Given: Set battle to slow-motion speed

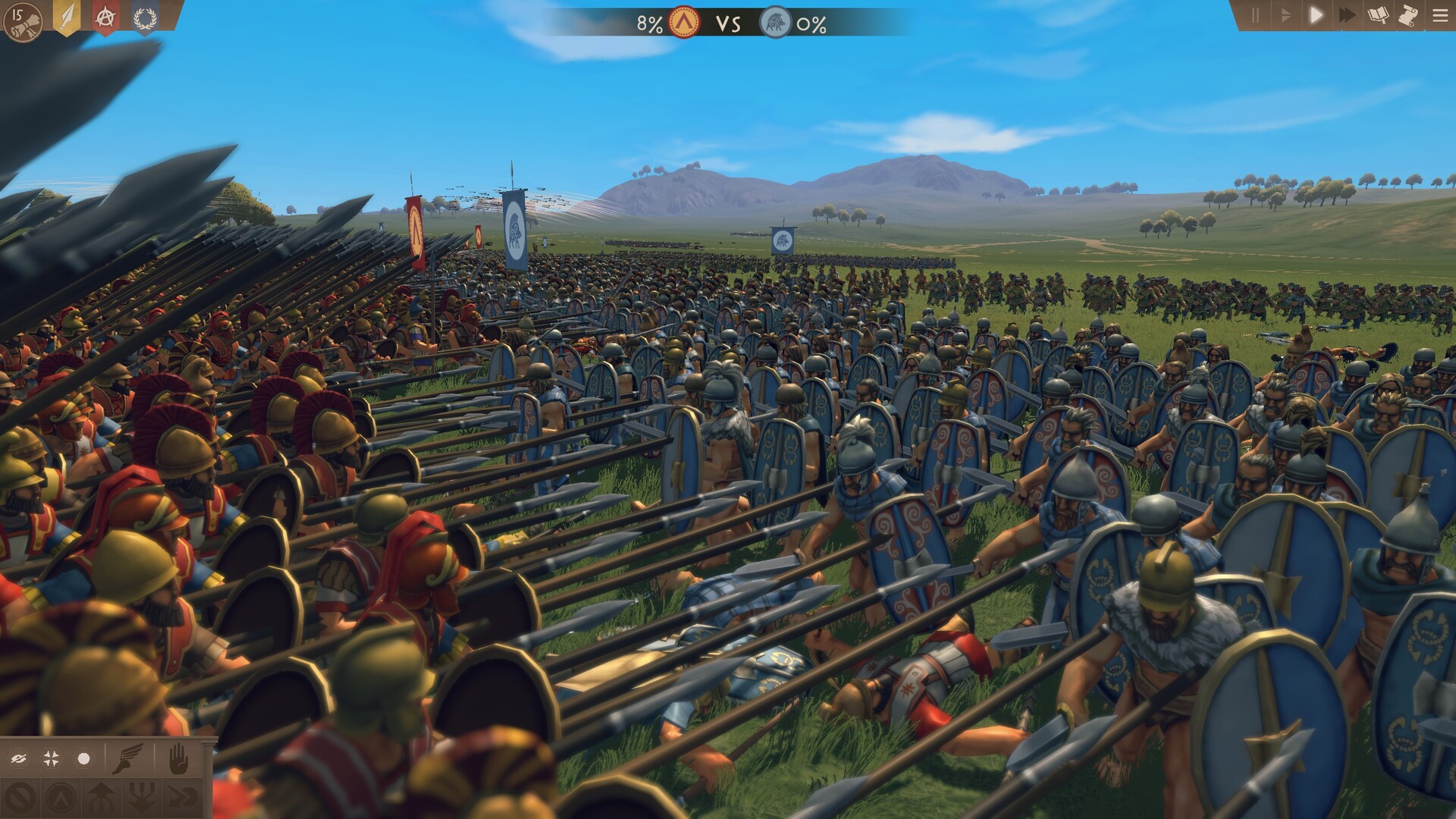Looking at the screenshot, I should pos(1285,15).
